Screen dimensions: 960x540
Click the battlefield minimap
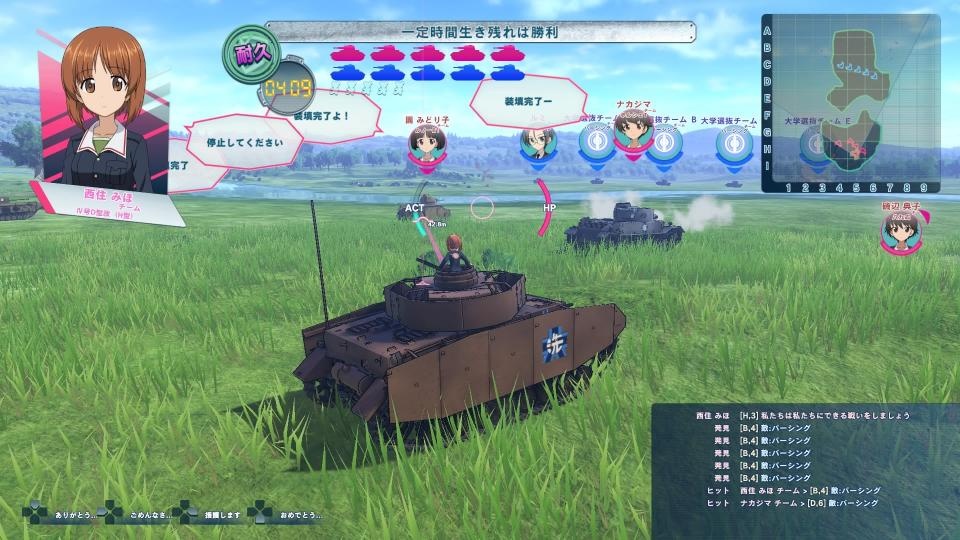850,103
